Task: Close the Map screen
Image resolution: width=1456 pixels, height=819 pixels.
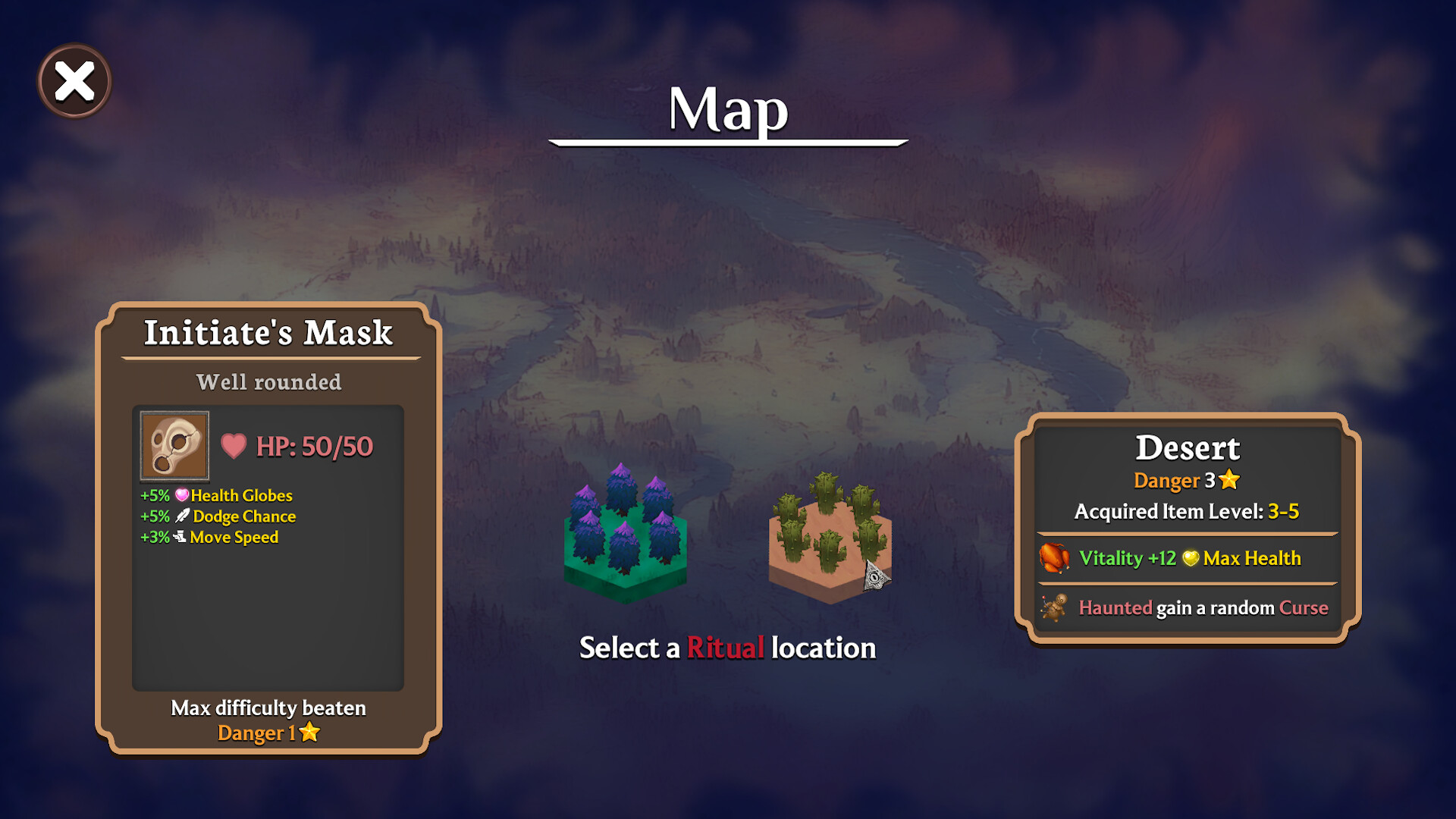Action: pos(74,81)
